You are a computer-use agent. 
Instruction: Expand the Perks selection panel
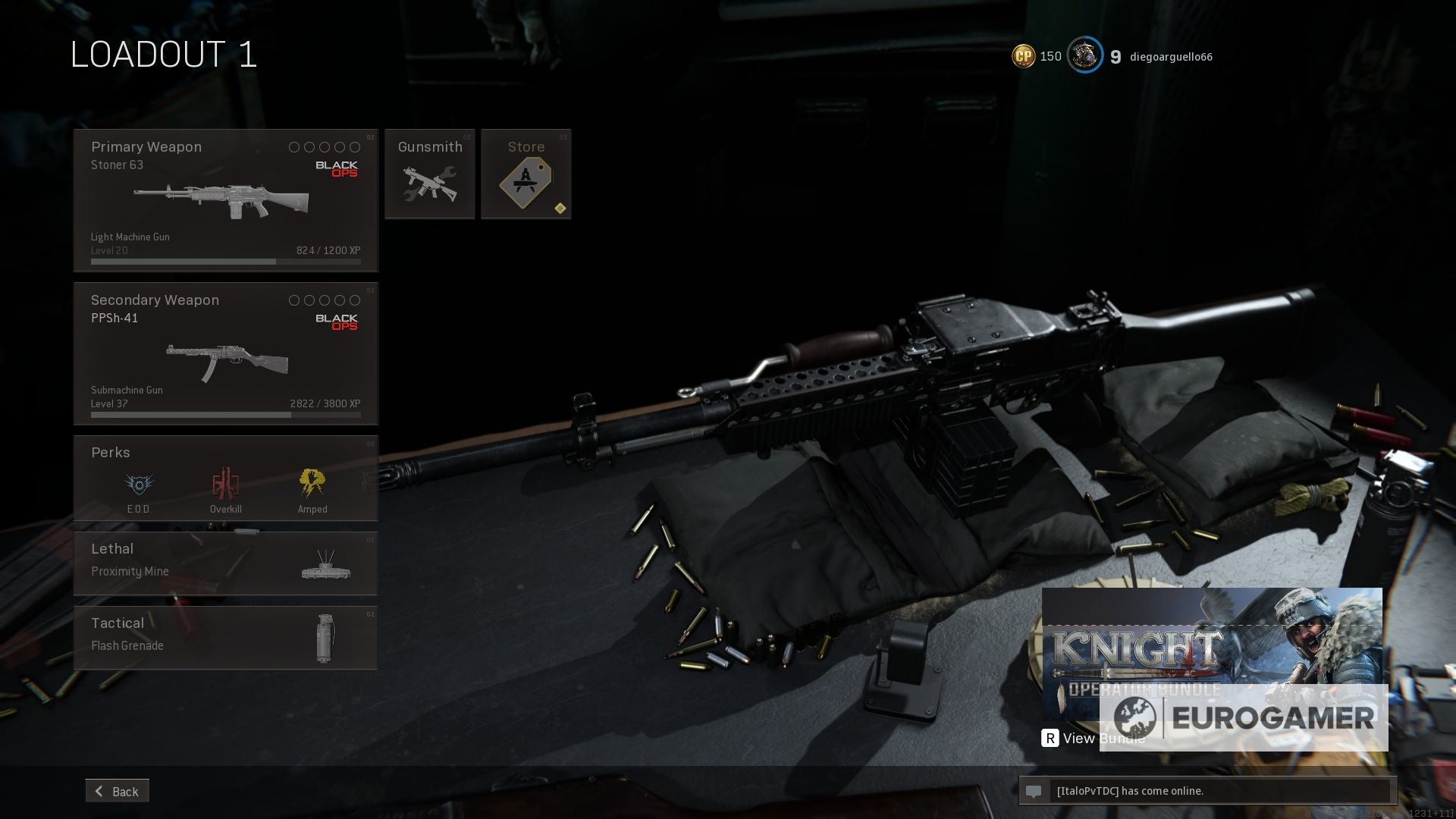224,478
